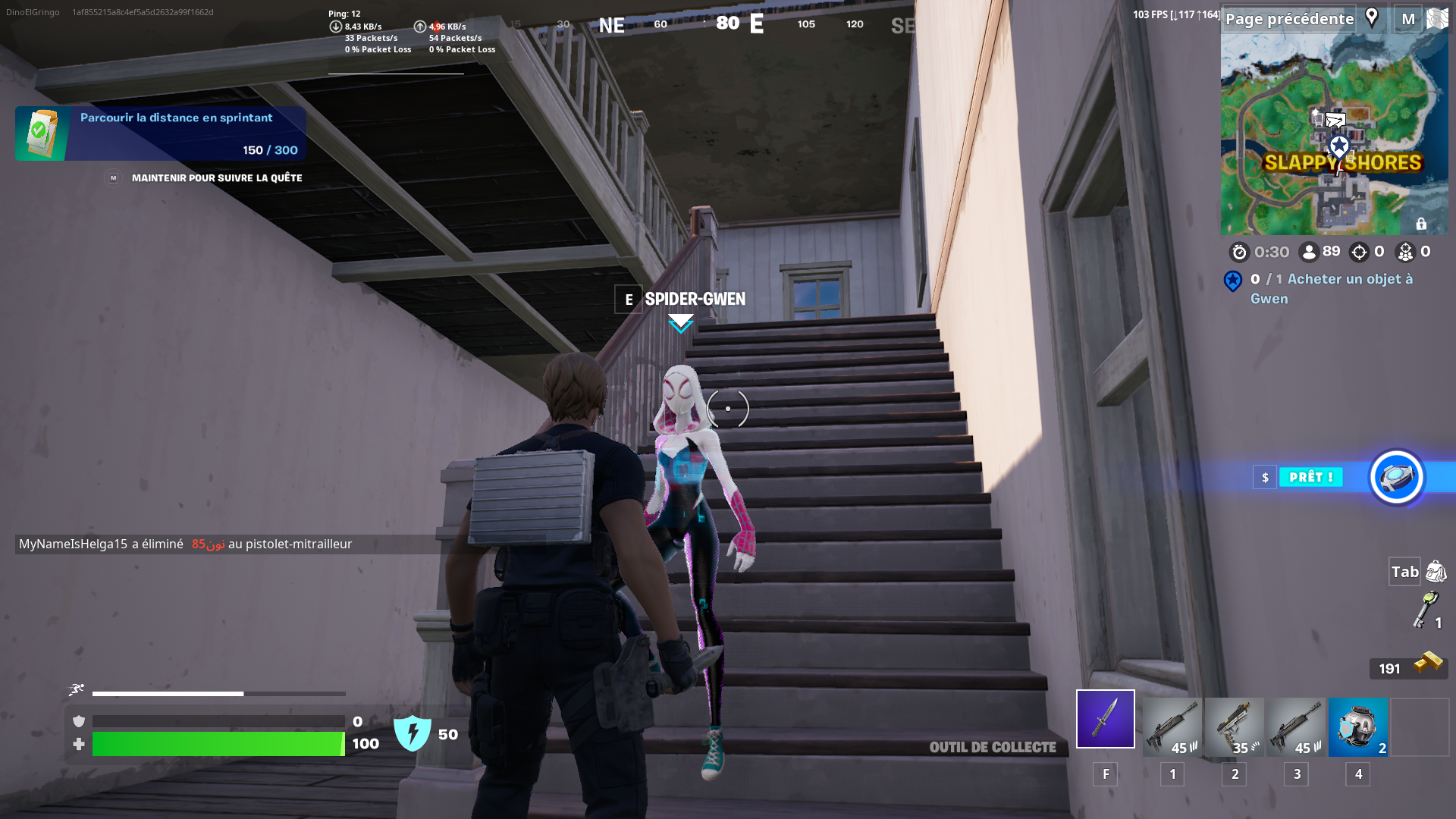Click the chevron below Spider-Gwen's name
The height and width of the screenshot is (819, 1456).
tap(680, 323)
